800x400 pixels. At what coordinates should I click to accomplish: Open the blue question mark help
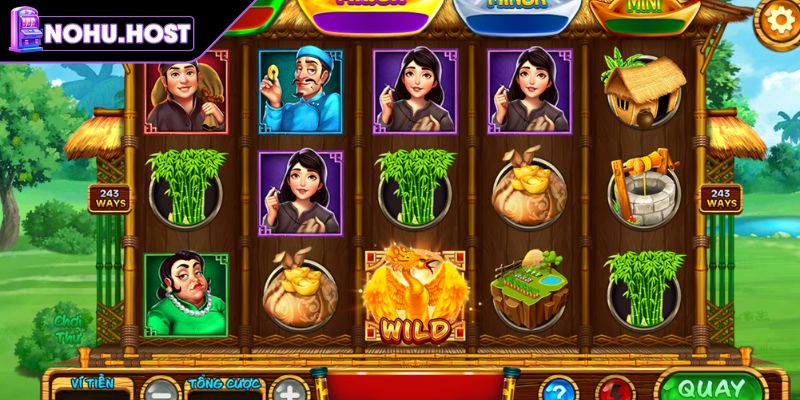[x=558, y=390]
